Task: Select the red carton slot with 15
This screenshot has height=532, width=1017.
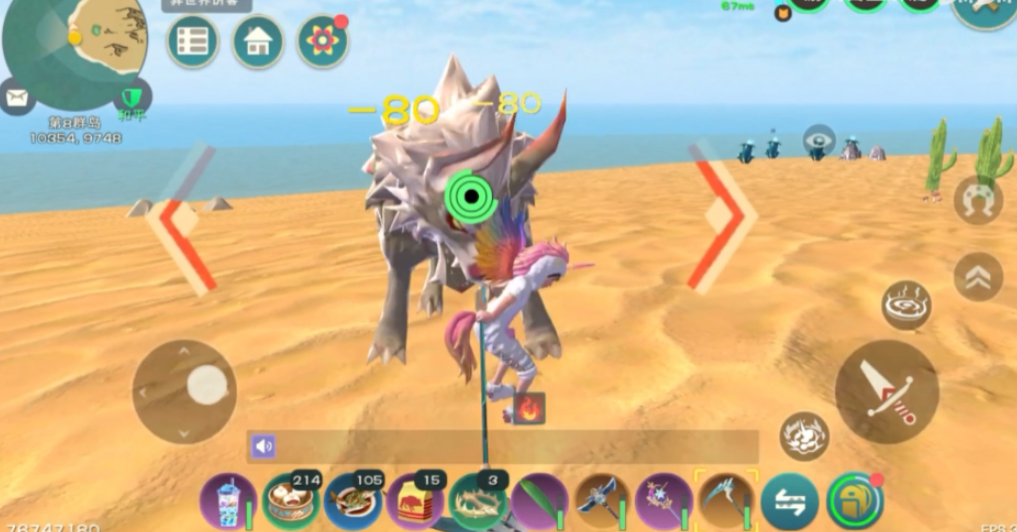Action: (x=415, y=500)
